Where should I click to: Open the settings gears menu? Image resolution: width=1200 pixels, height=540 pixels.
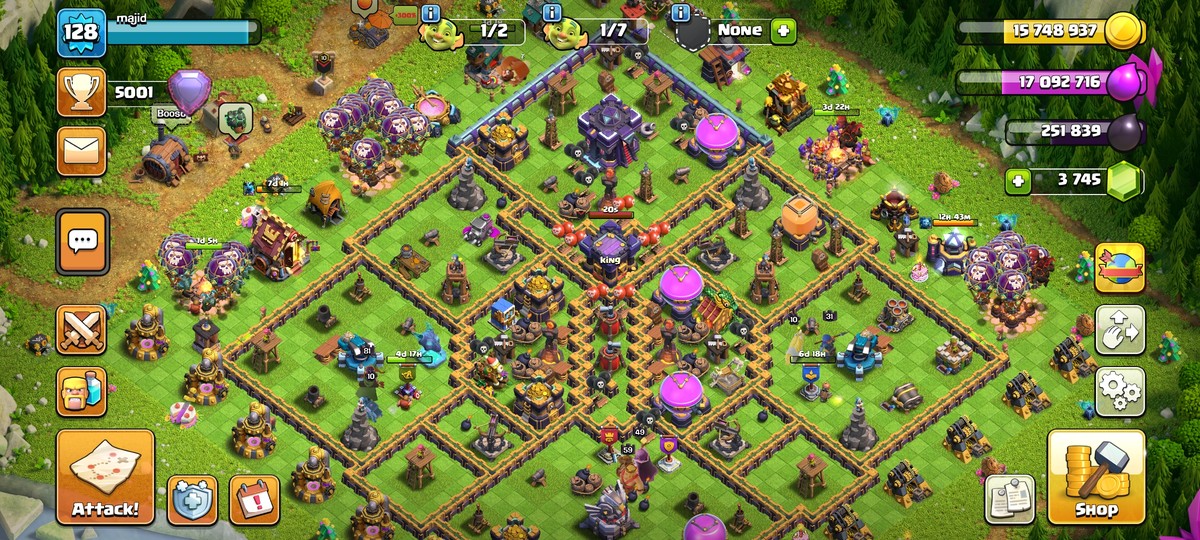pyautogui.click(x=1120, y=391)
